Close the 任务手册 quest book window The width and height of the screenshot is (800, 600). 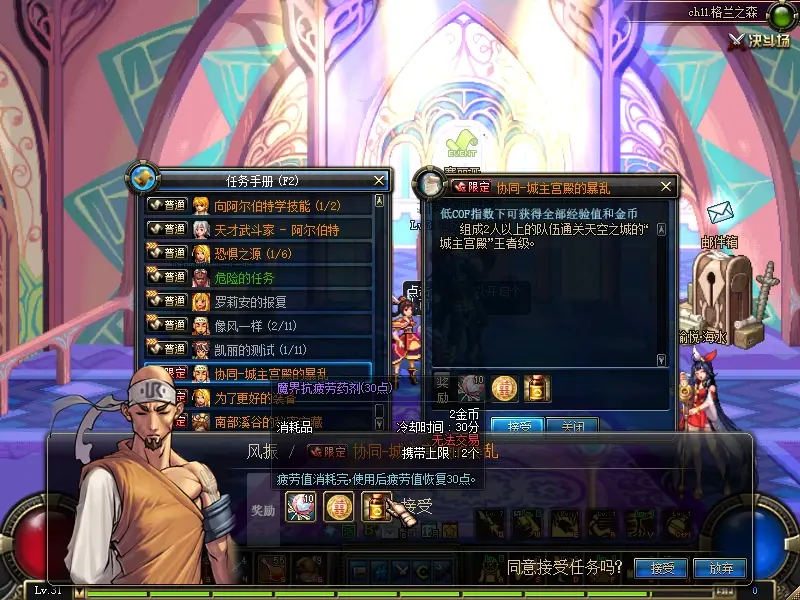378,180
